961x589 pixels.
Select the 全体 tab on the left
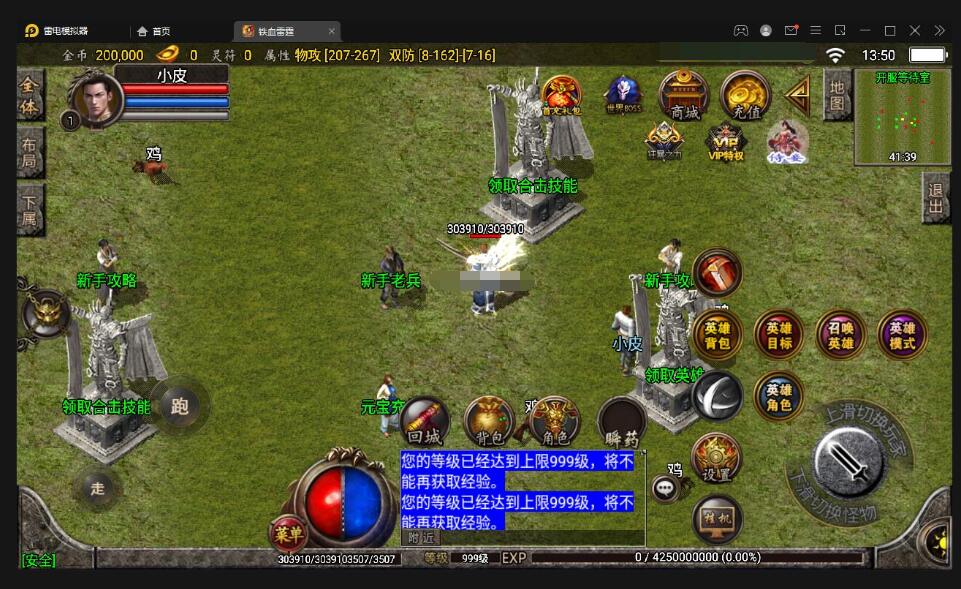29,95
